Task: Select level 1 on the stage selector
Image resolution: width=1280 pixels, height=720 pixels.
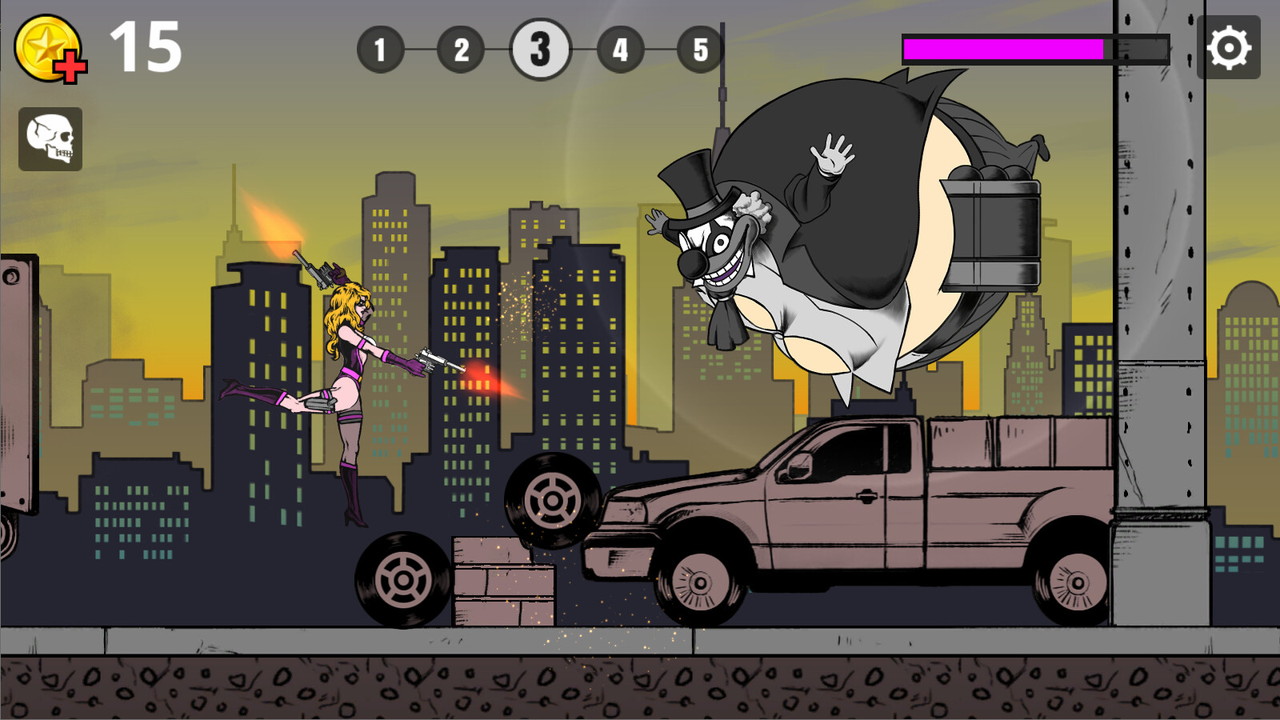Action: (381, 48)
